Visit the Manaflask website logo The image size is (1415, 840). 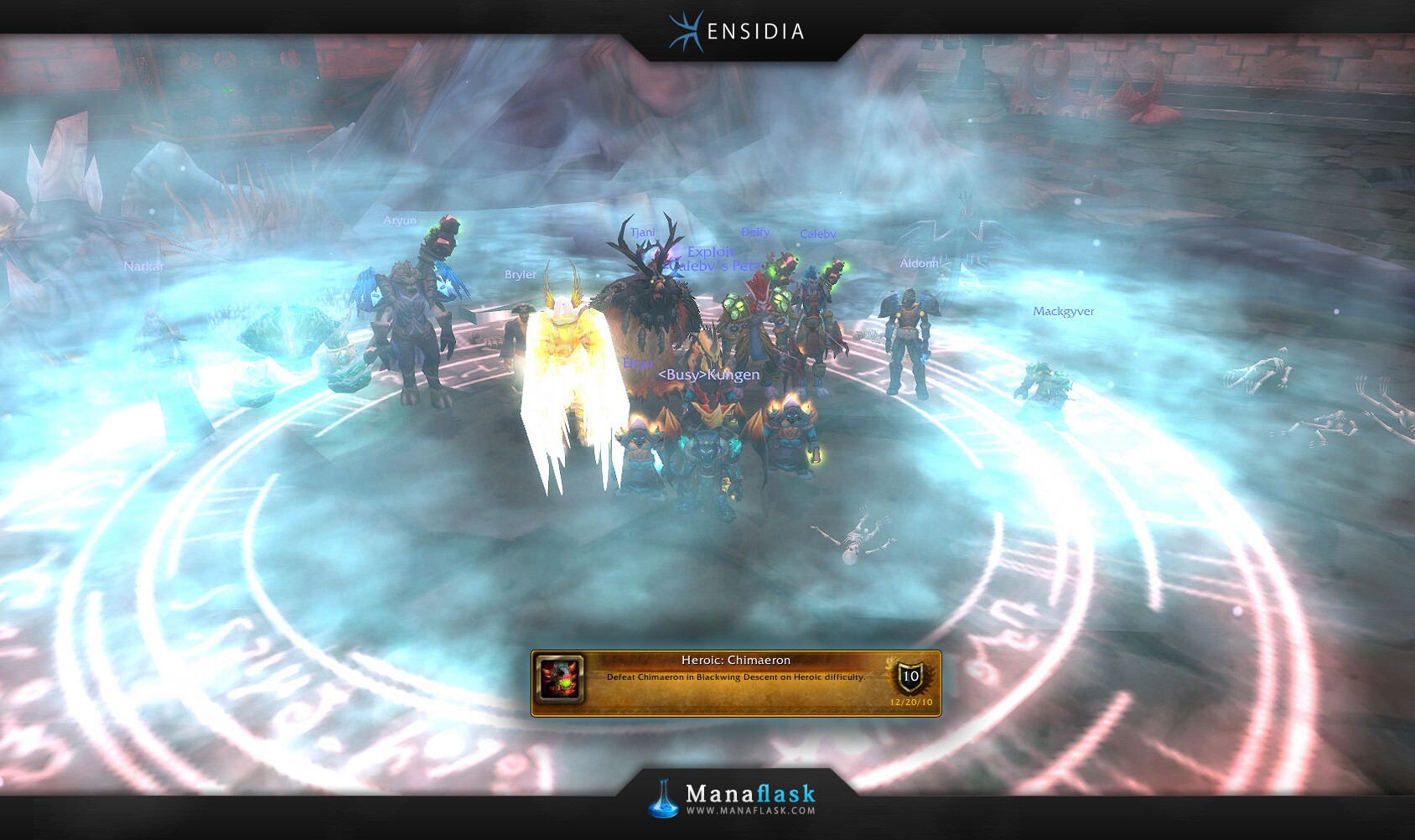click(x=733, y=798)
